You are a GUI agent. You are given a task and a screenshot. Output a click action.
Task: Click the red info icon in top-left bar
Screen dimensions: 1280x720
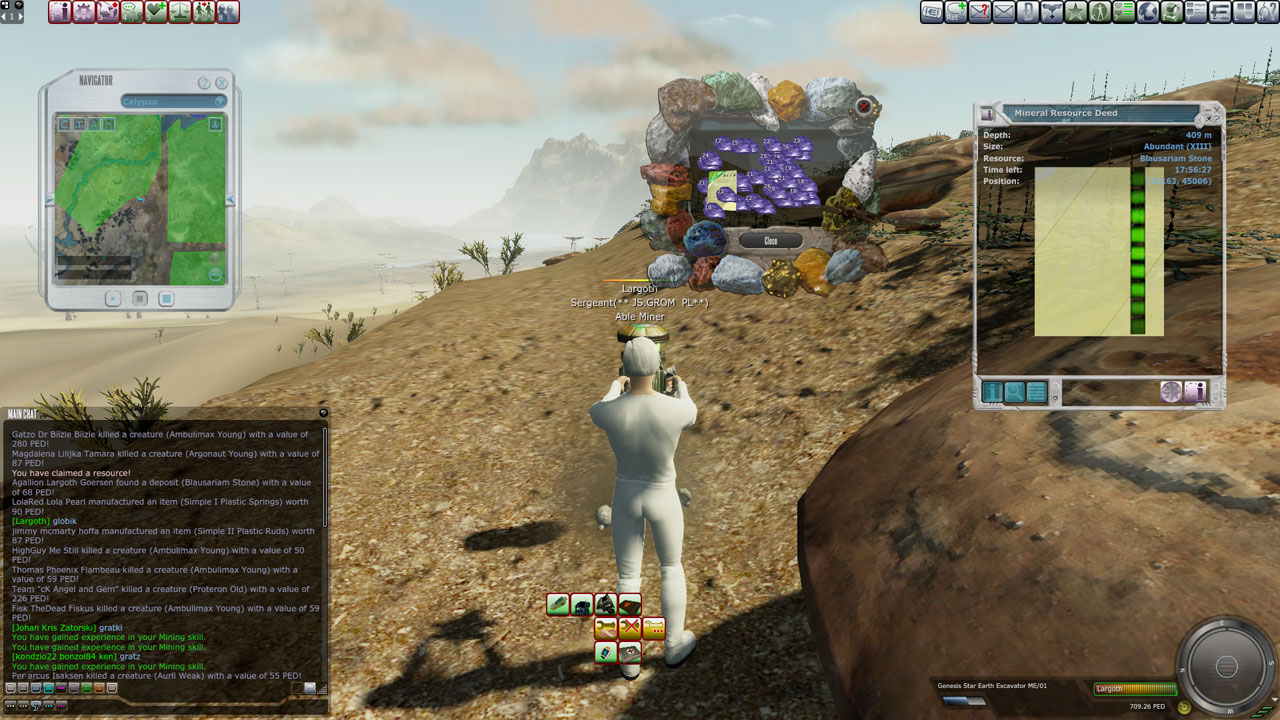pyautogui.click(x=60, y=12)
